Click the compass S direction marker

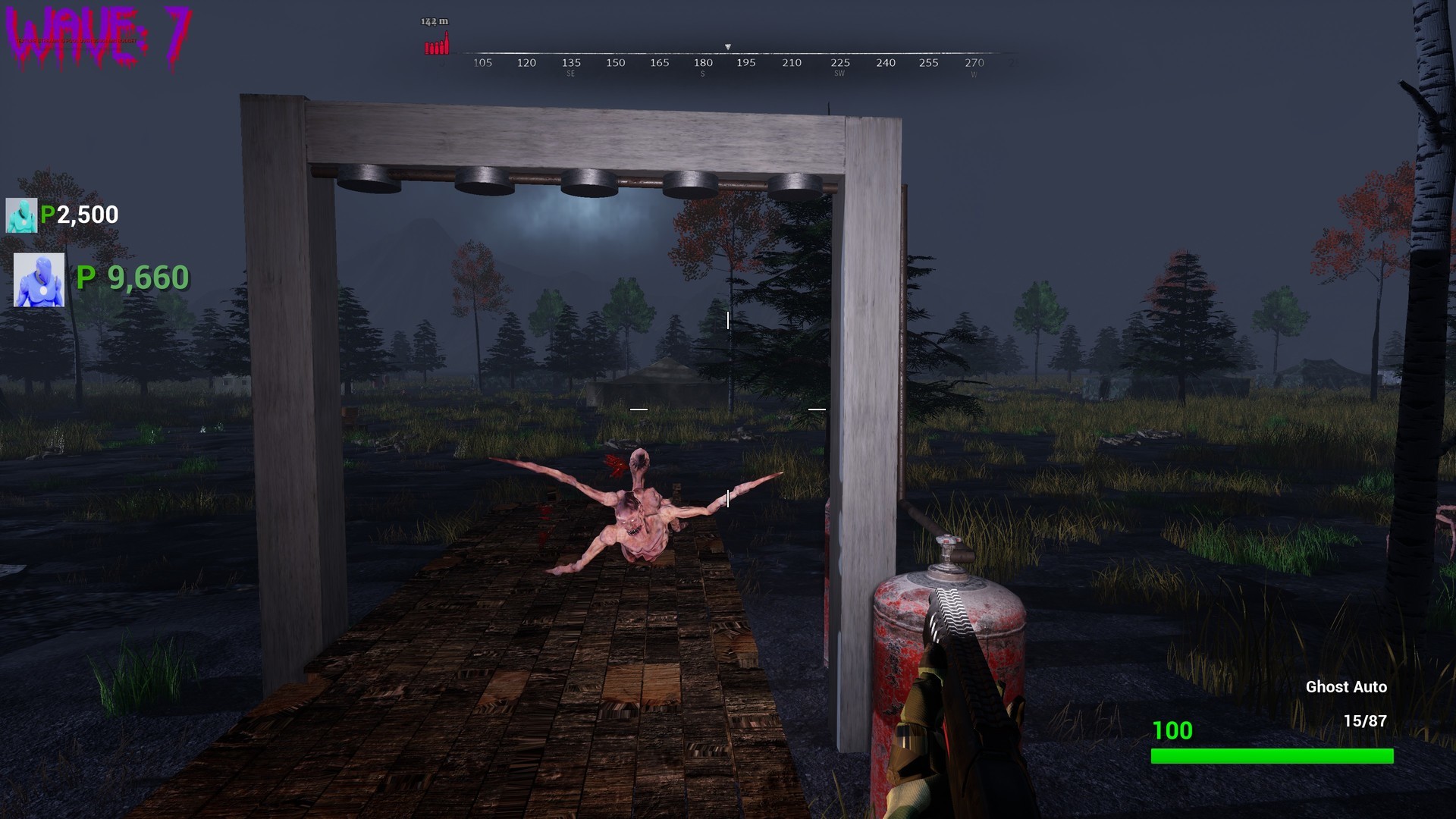click(703, 74)
